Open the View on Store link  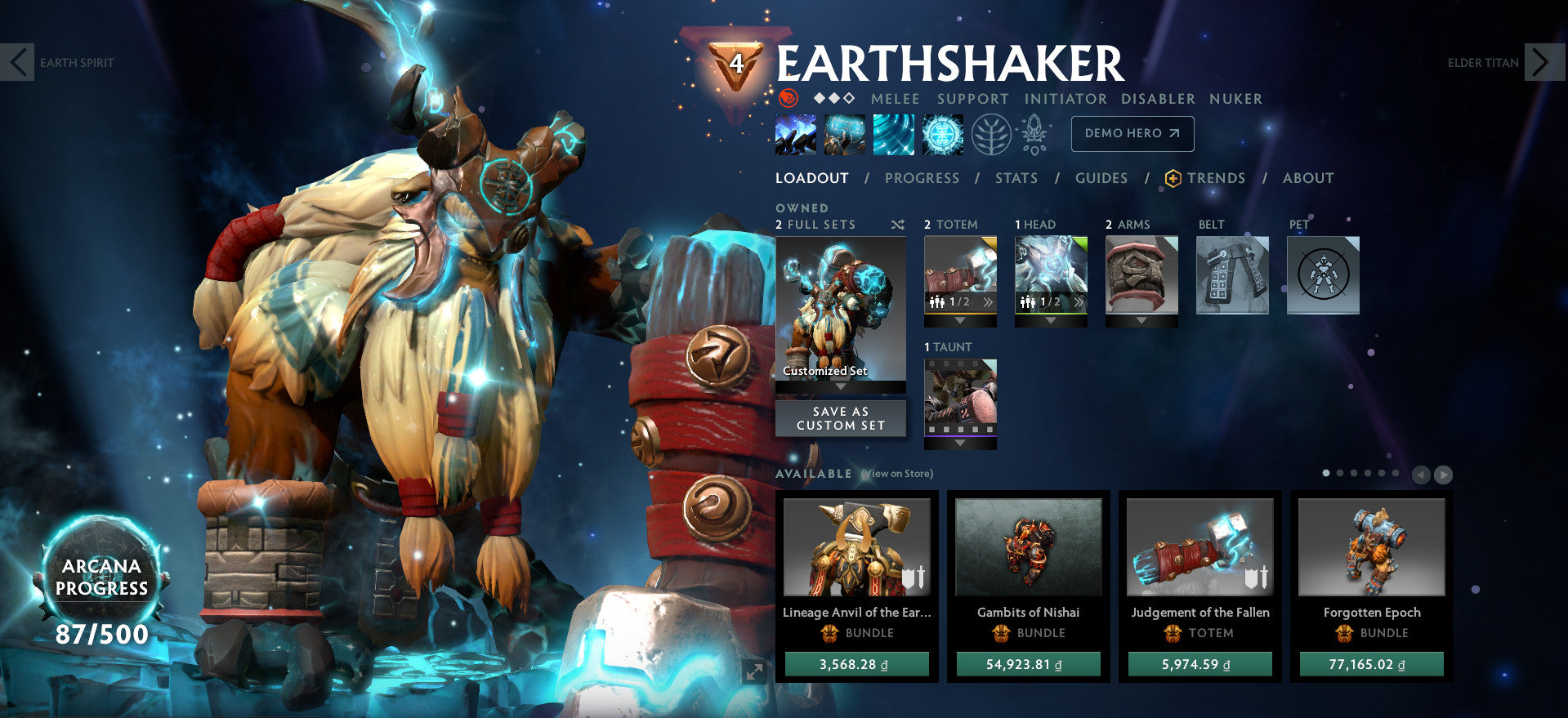[896, 473]
